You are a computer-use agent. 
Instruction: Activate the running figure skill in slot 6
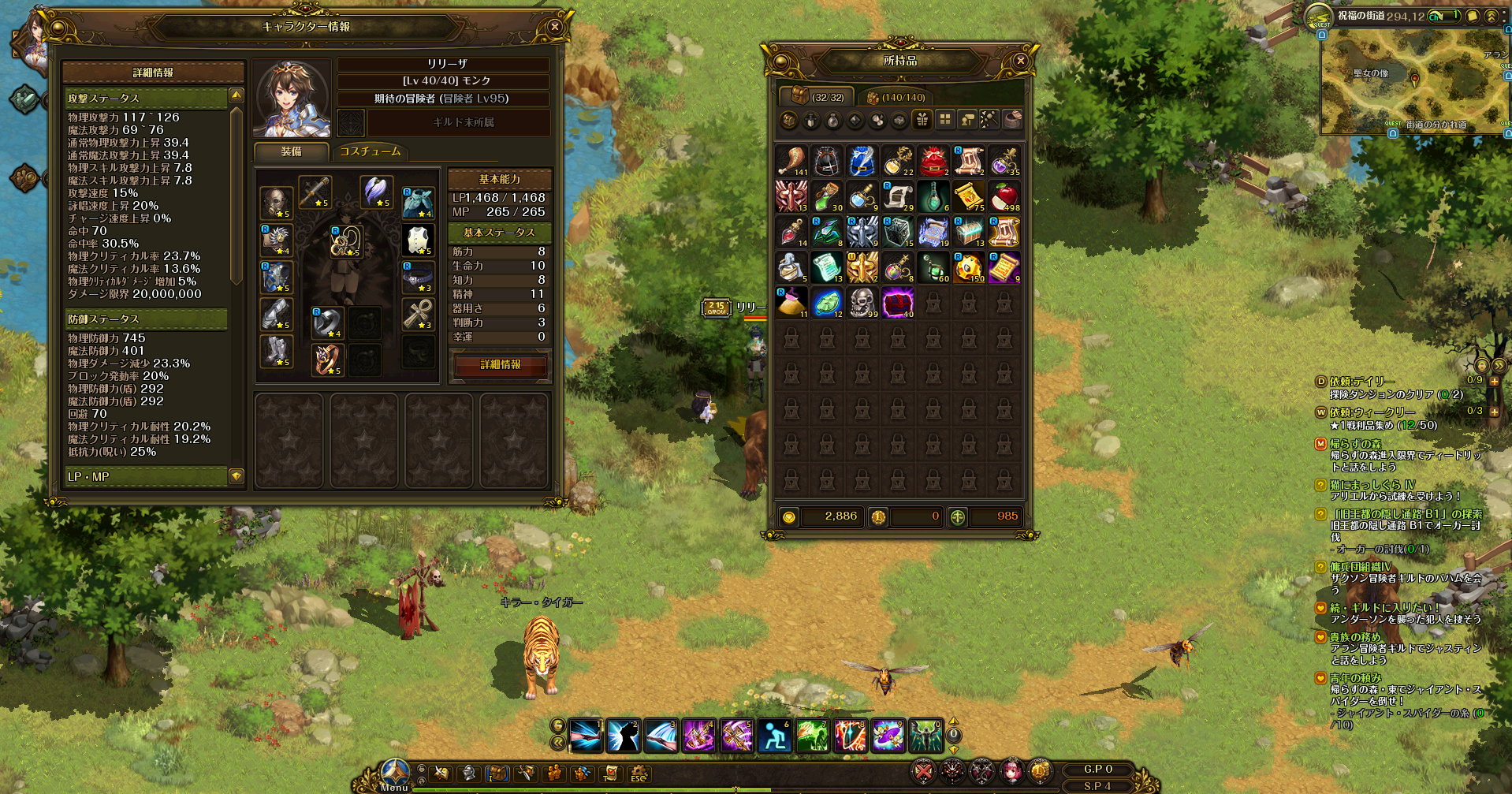774,736
